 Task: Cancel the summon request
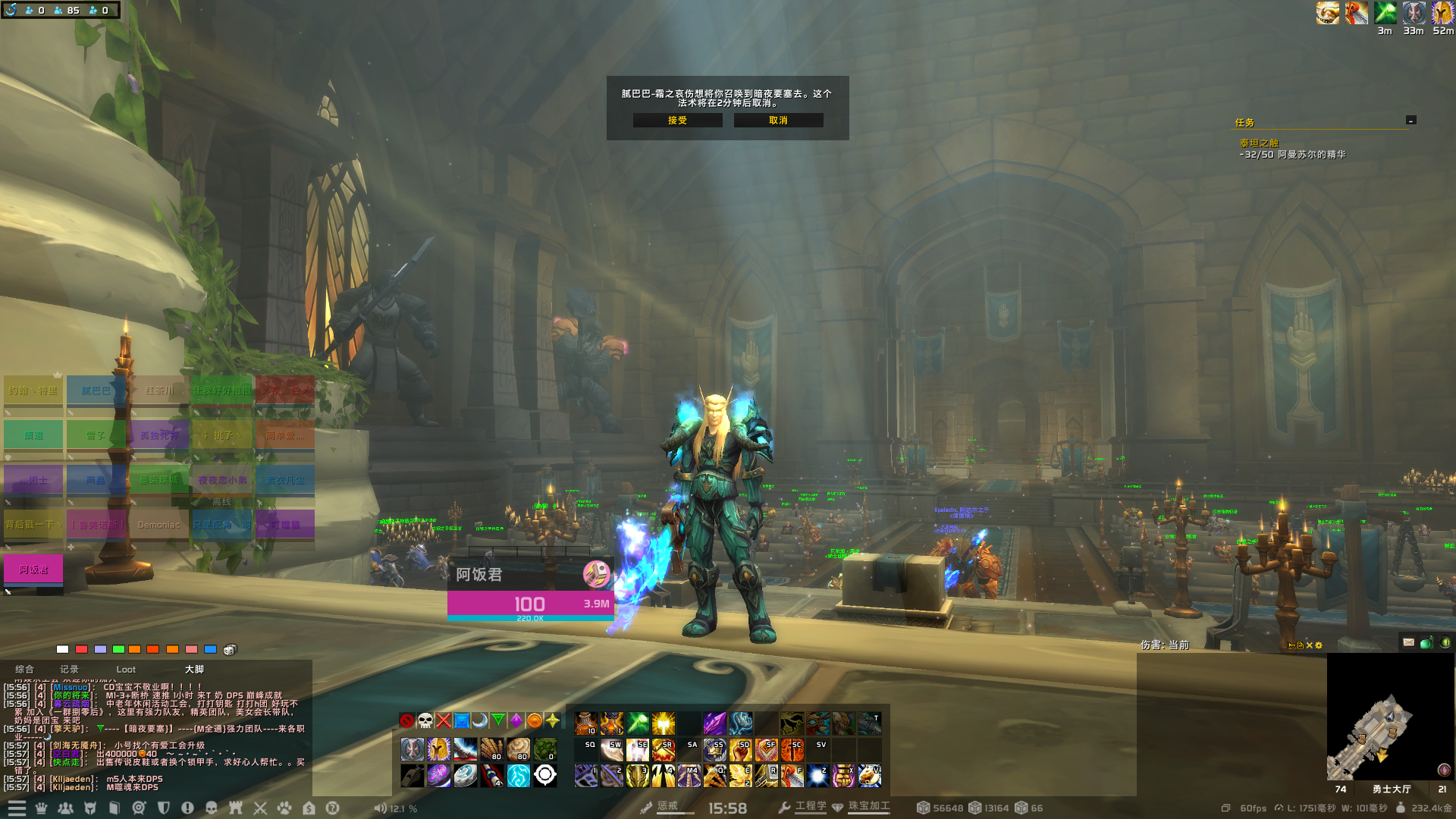click(x=778, y=121)
